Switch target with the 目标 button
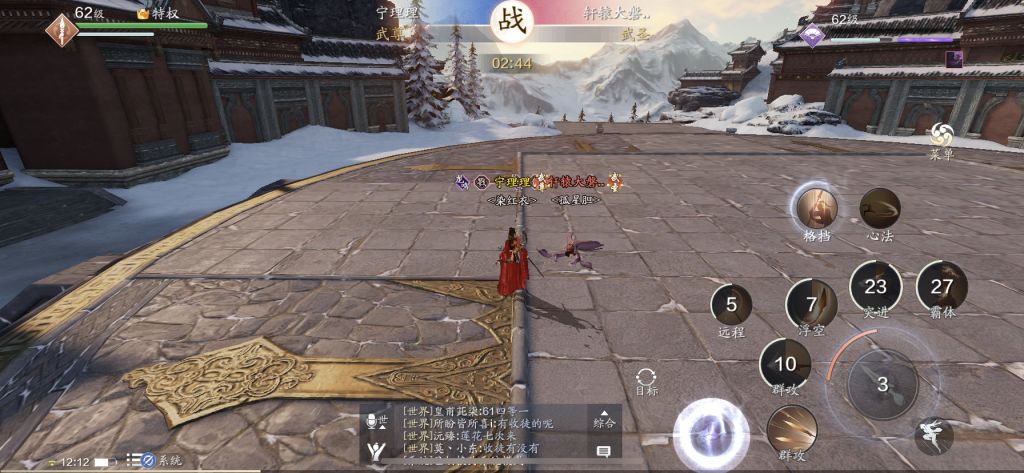 pyautogui.click(x=647, y=379)
